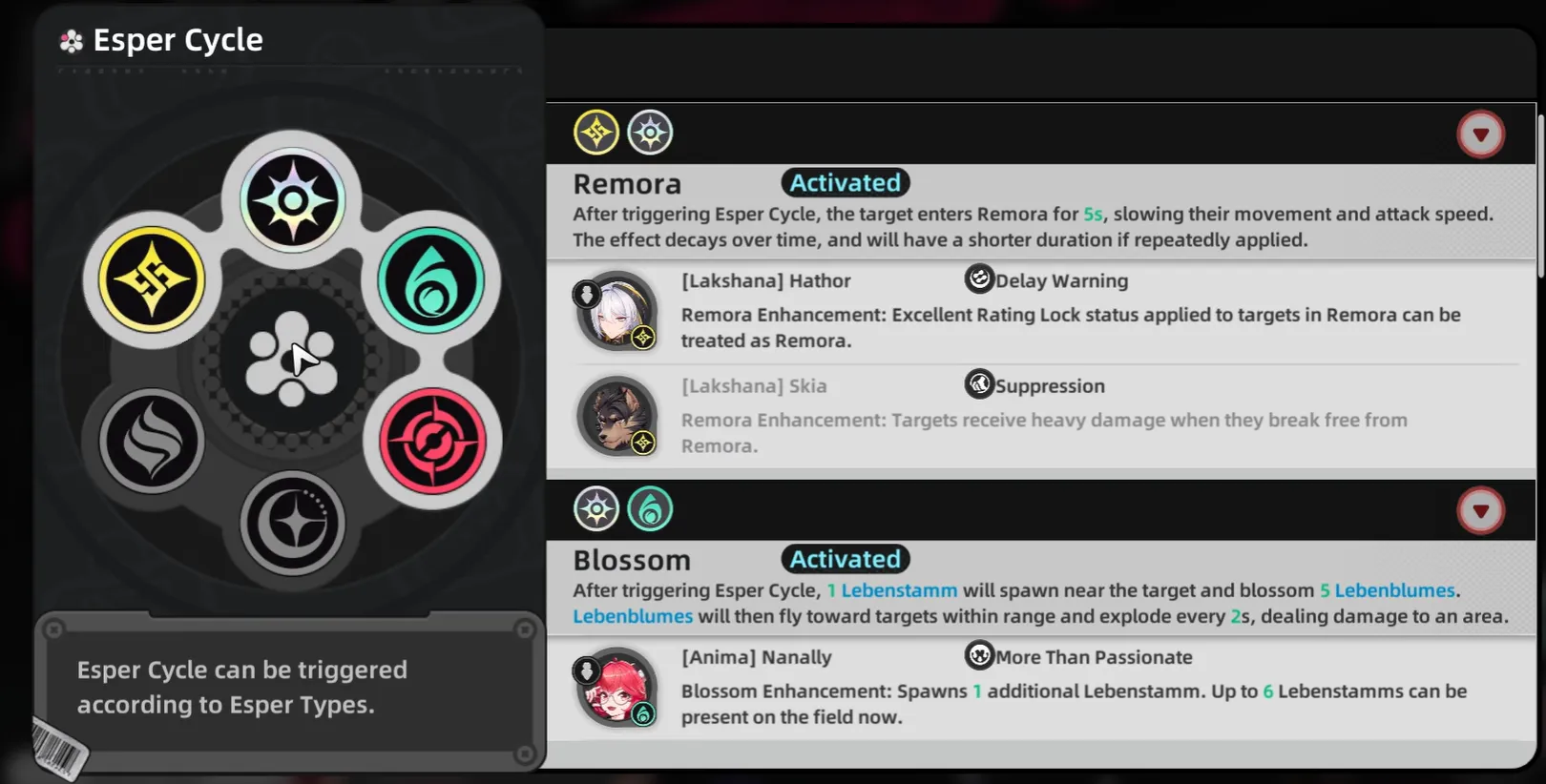Select the gray four-point star esper type
The height and width of the screenshot is (784, 1546).
click(292, 523)
